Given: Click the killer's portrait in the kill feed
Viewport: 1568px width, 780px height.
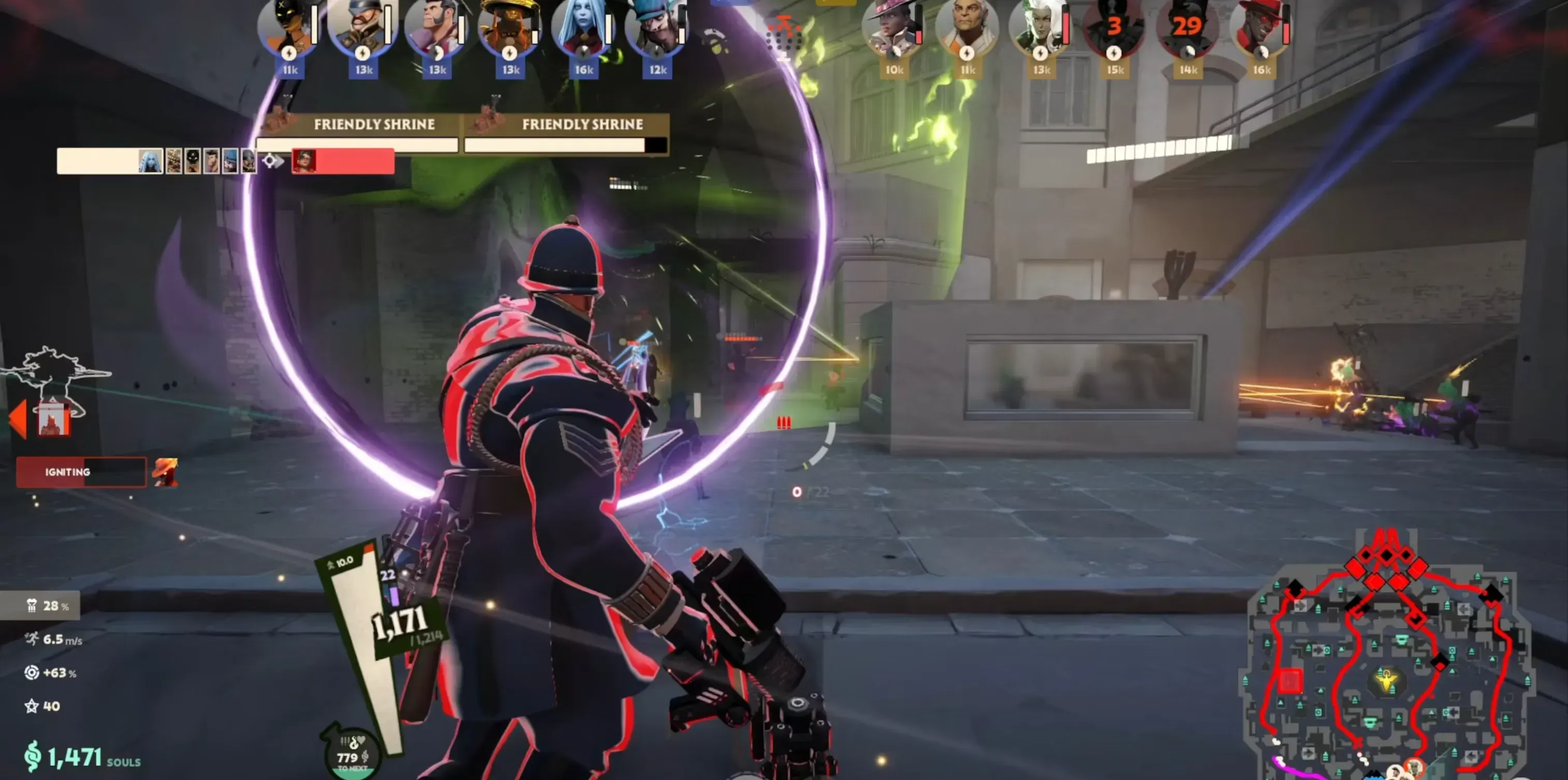Looking at the screenshot, I should tap(150, 161).
